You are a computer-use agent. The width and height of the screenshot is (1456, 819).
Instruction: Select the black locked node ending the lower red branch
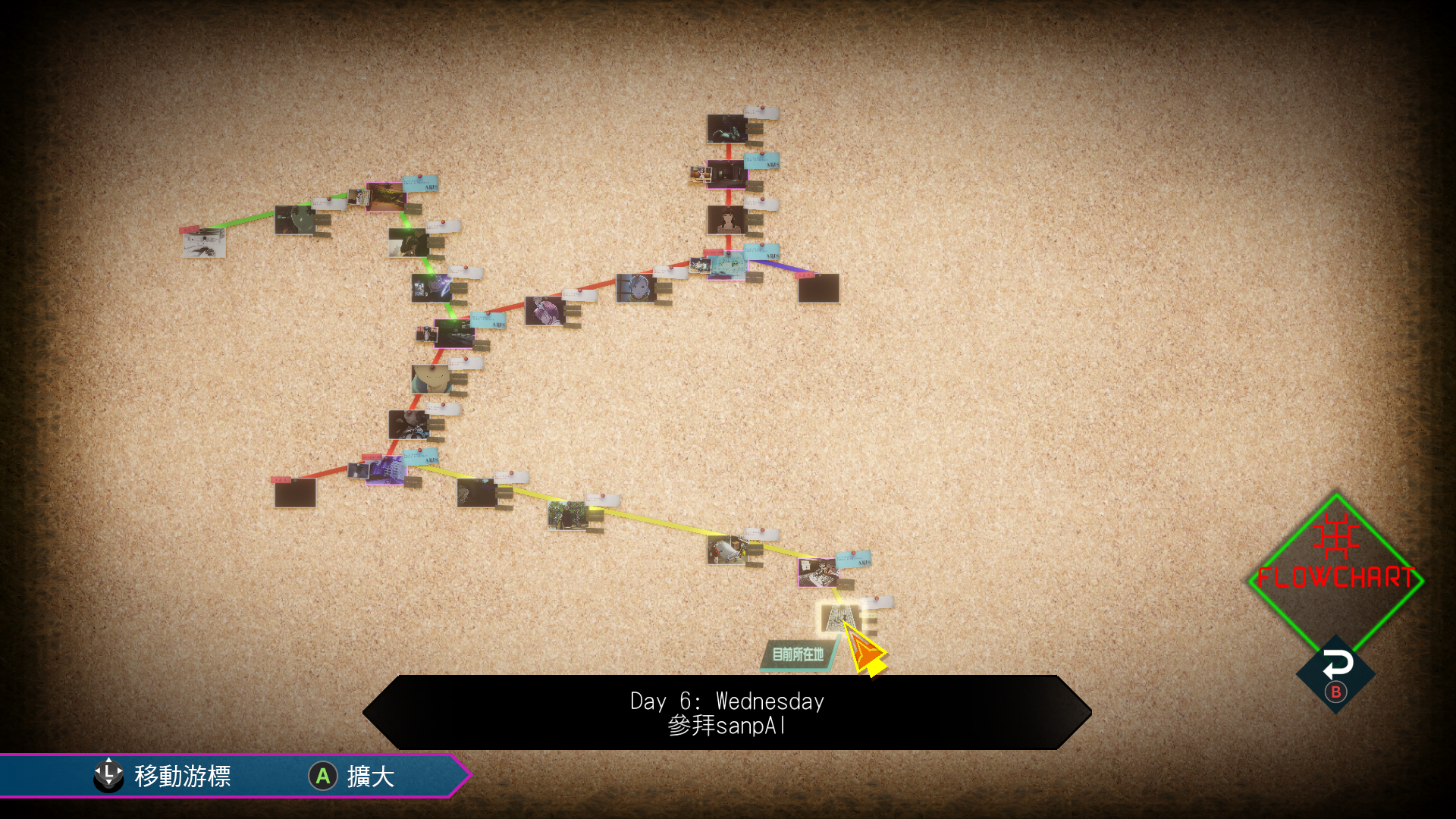click(x=295, y=493)
